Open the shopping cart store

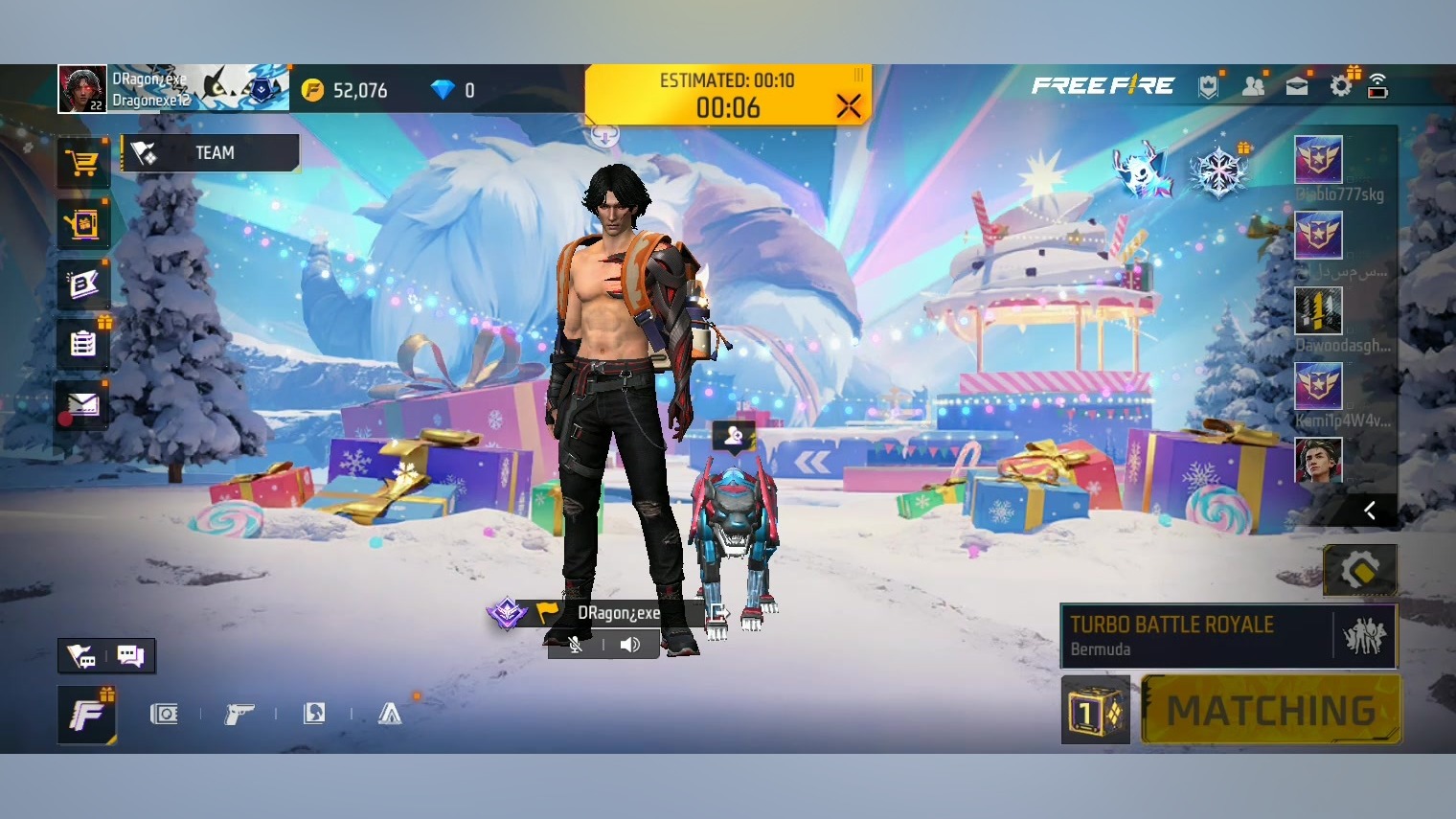click(x=82, y=164)
